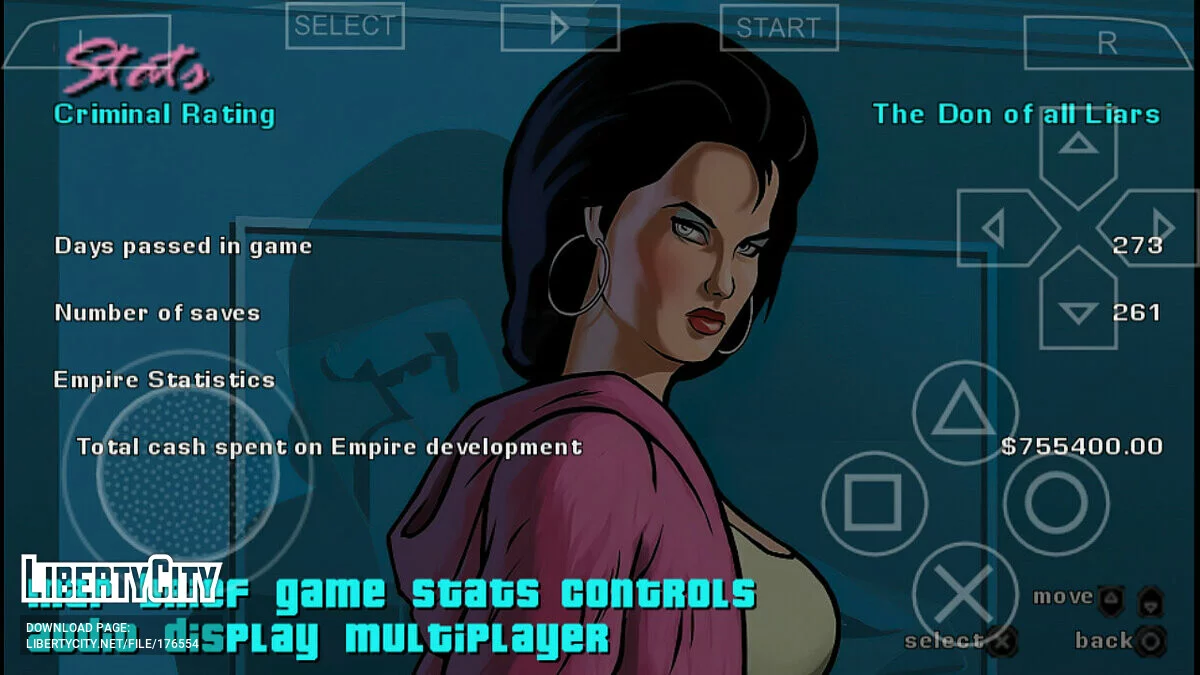
Task: Tap the D-pad right arrow
Action: [1156, 228]
